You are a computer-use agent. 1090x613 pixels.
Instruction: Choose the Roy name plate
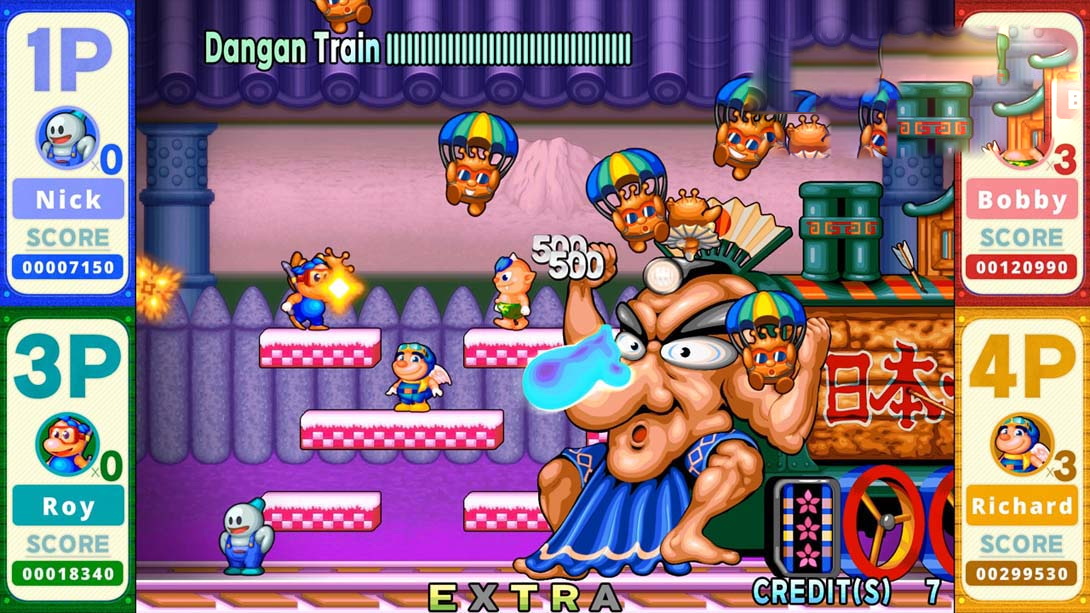(x=68, y=505)
